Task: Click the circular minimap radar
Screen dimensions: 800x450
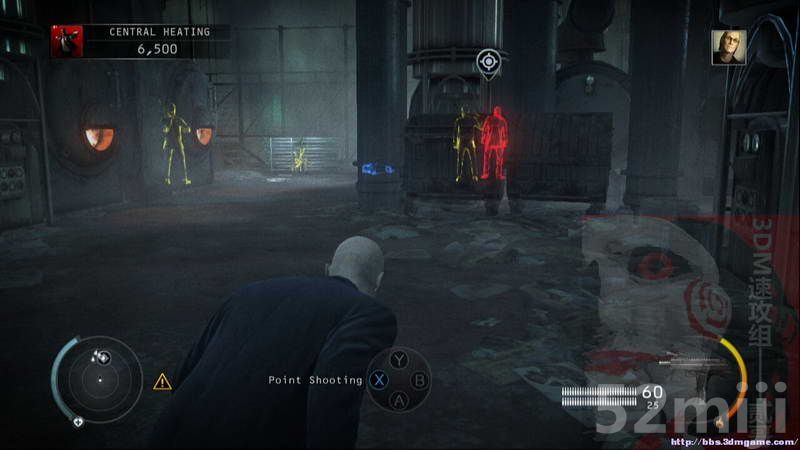Action: tap(99, 379)
